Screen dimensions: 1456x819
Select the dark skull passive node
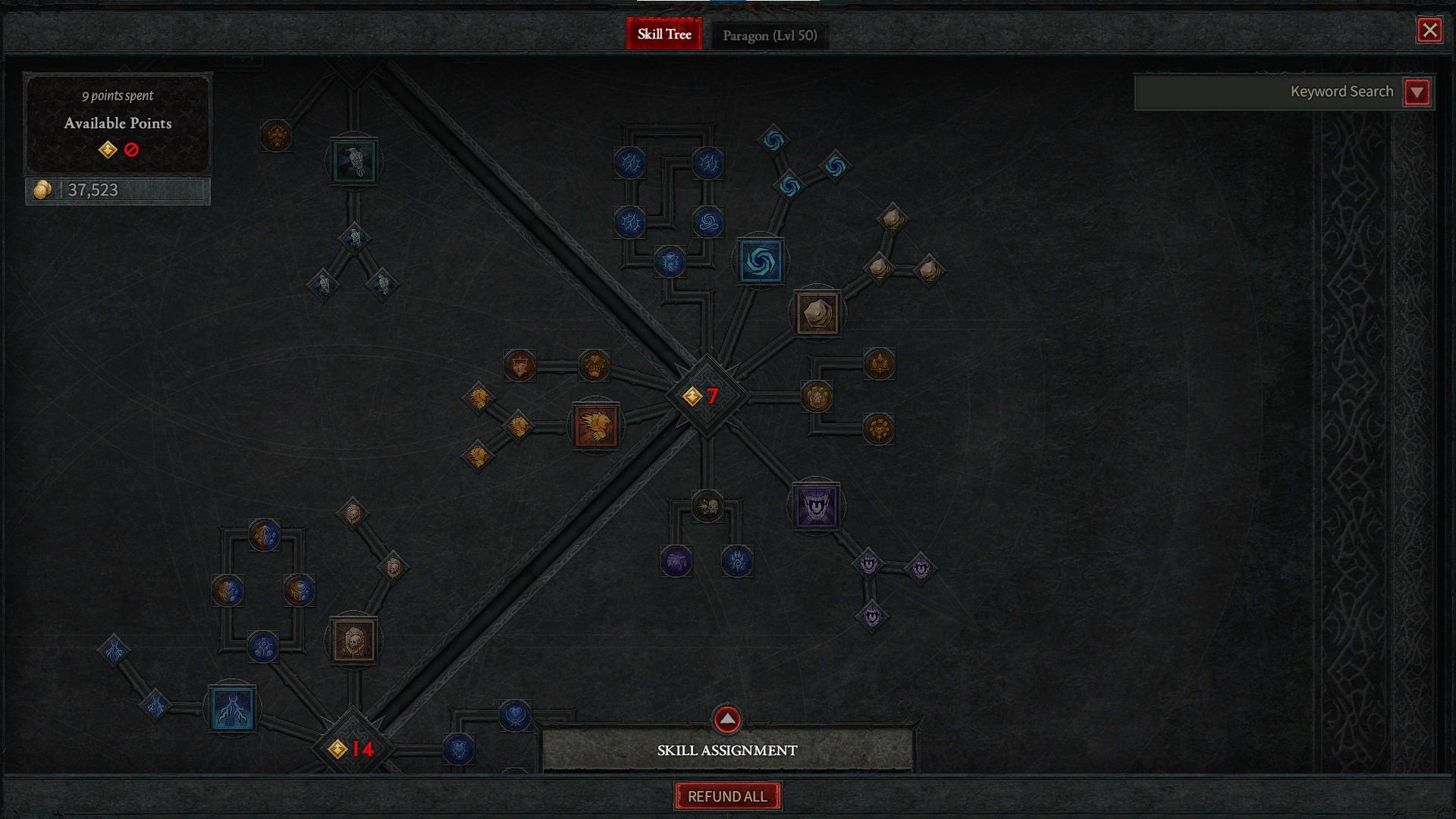(x=708, y=506)
